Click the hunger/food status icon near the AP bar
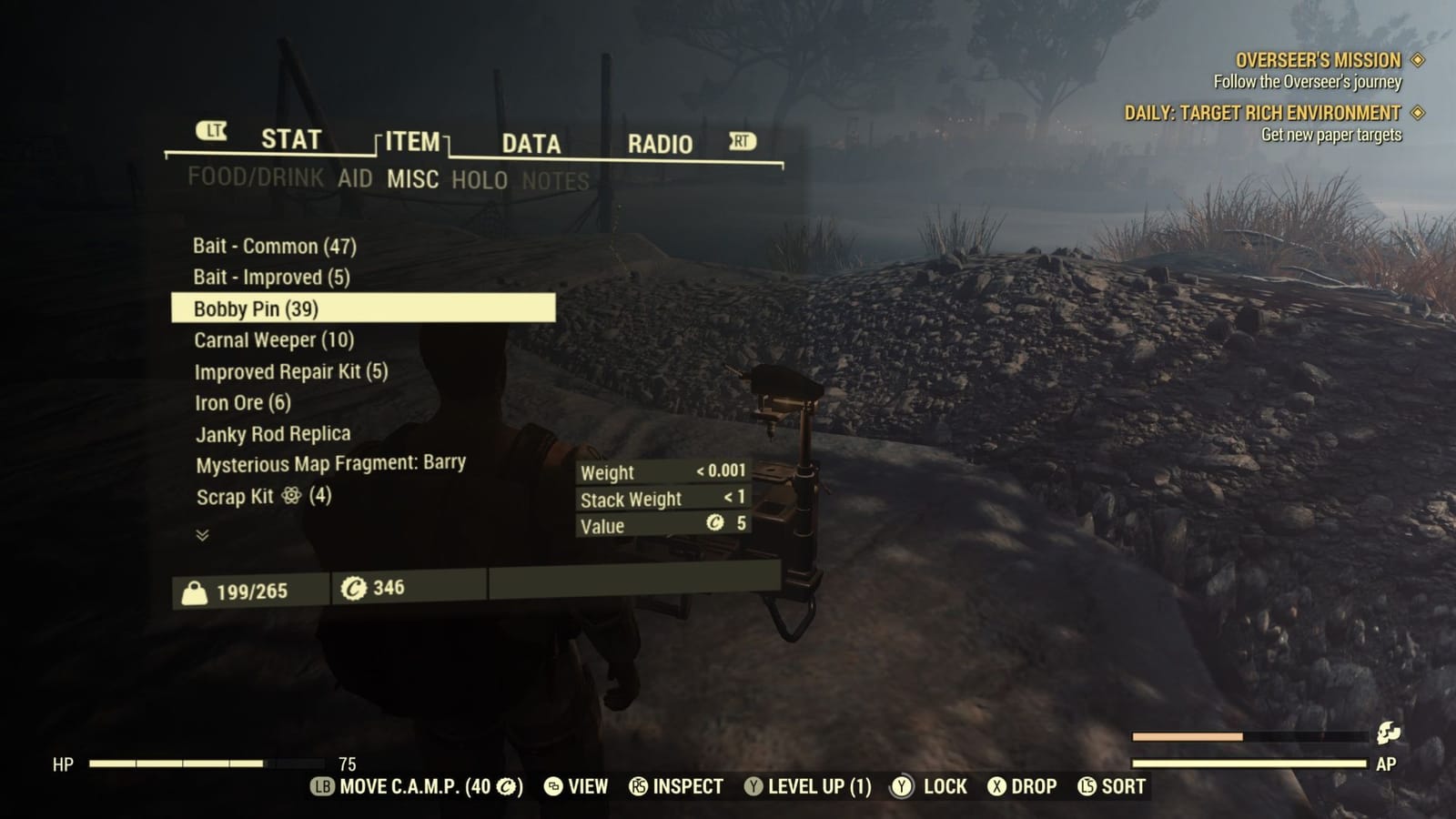 pos(1386,732)
